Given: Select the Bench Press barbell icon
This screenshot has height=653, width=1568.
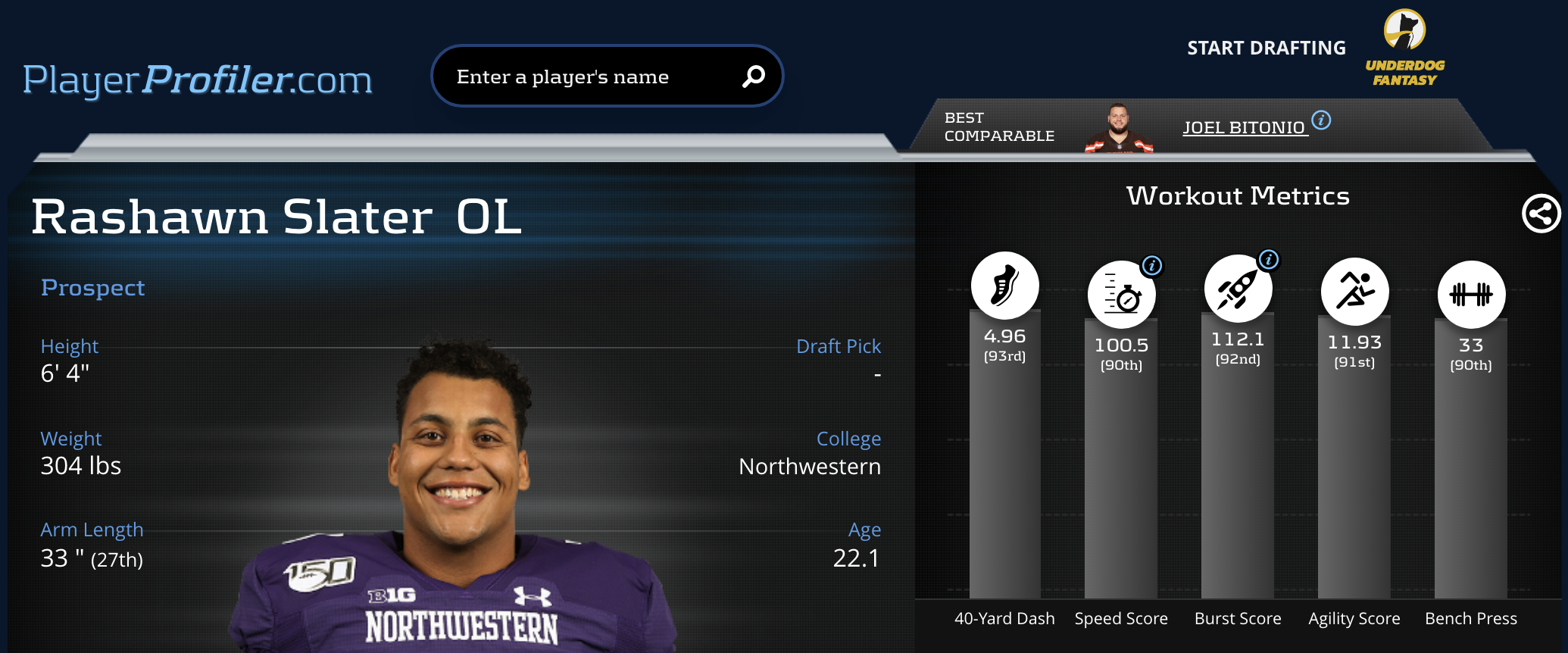Looking at the screenshot, I should point(1471,295).
